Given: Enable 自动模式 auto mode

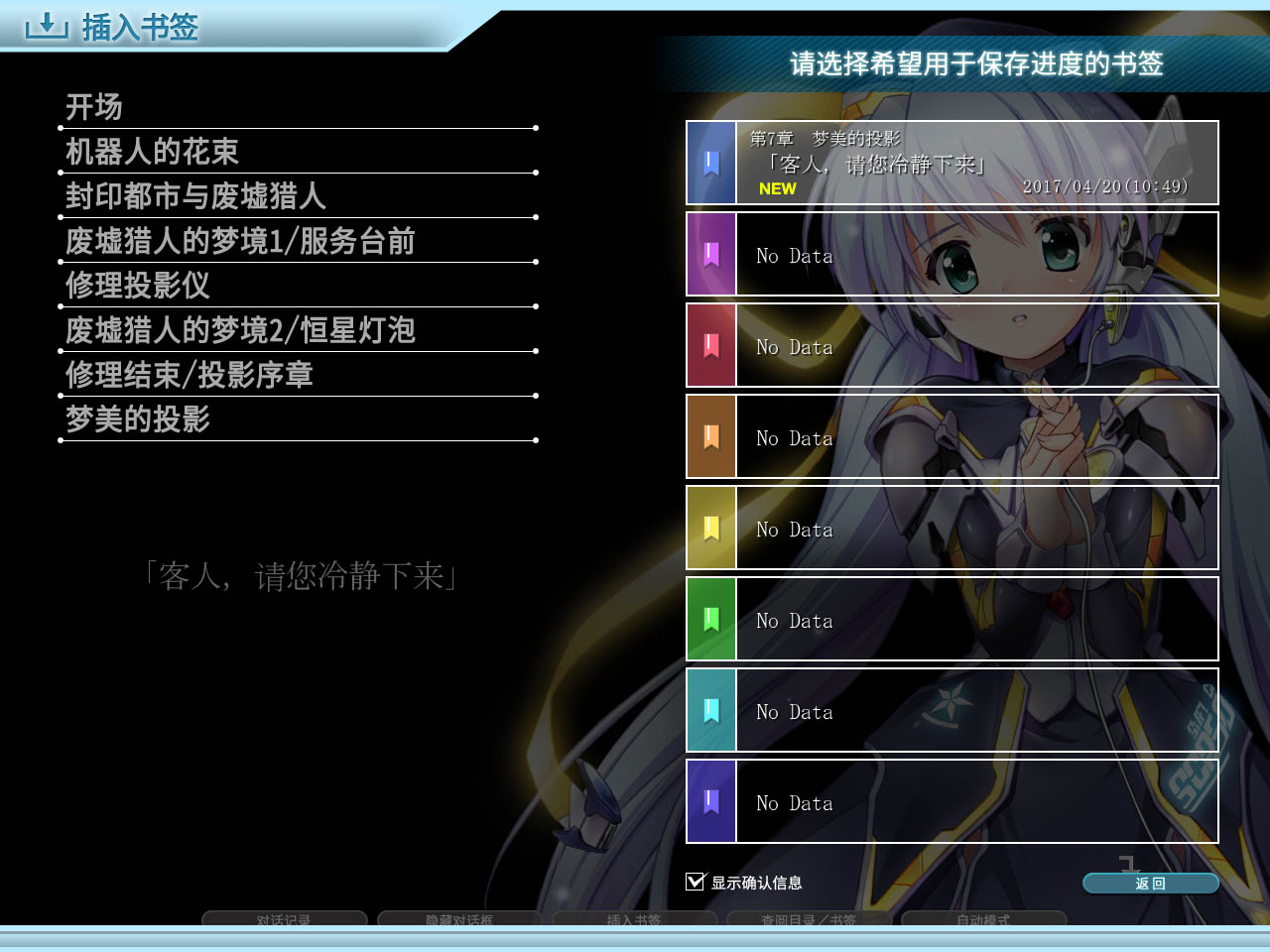Looking at the screenshot, I should 985,920.
